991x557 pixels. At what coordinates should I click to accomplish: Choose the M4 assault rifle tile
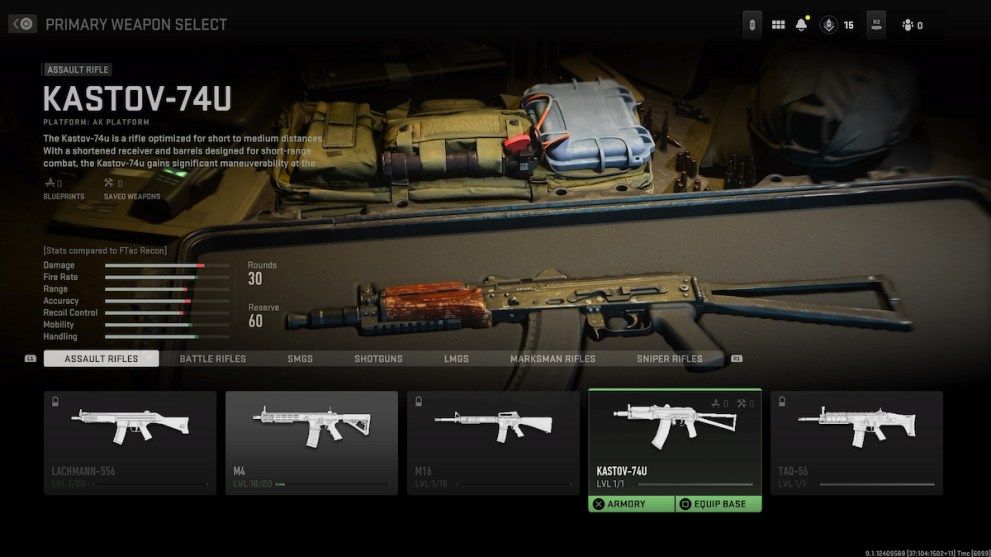tap(311, 442)
